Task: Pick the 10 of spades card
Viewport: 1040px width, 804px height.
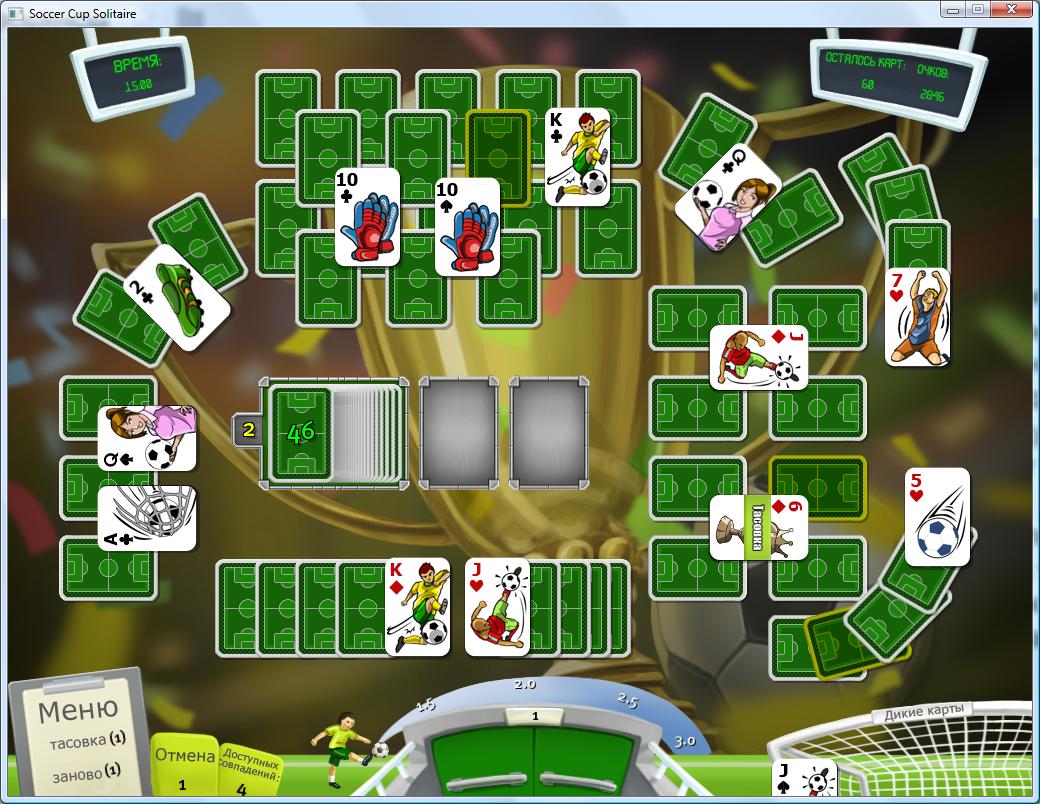Action: (467, 227)
